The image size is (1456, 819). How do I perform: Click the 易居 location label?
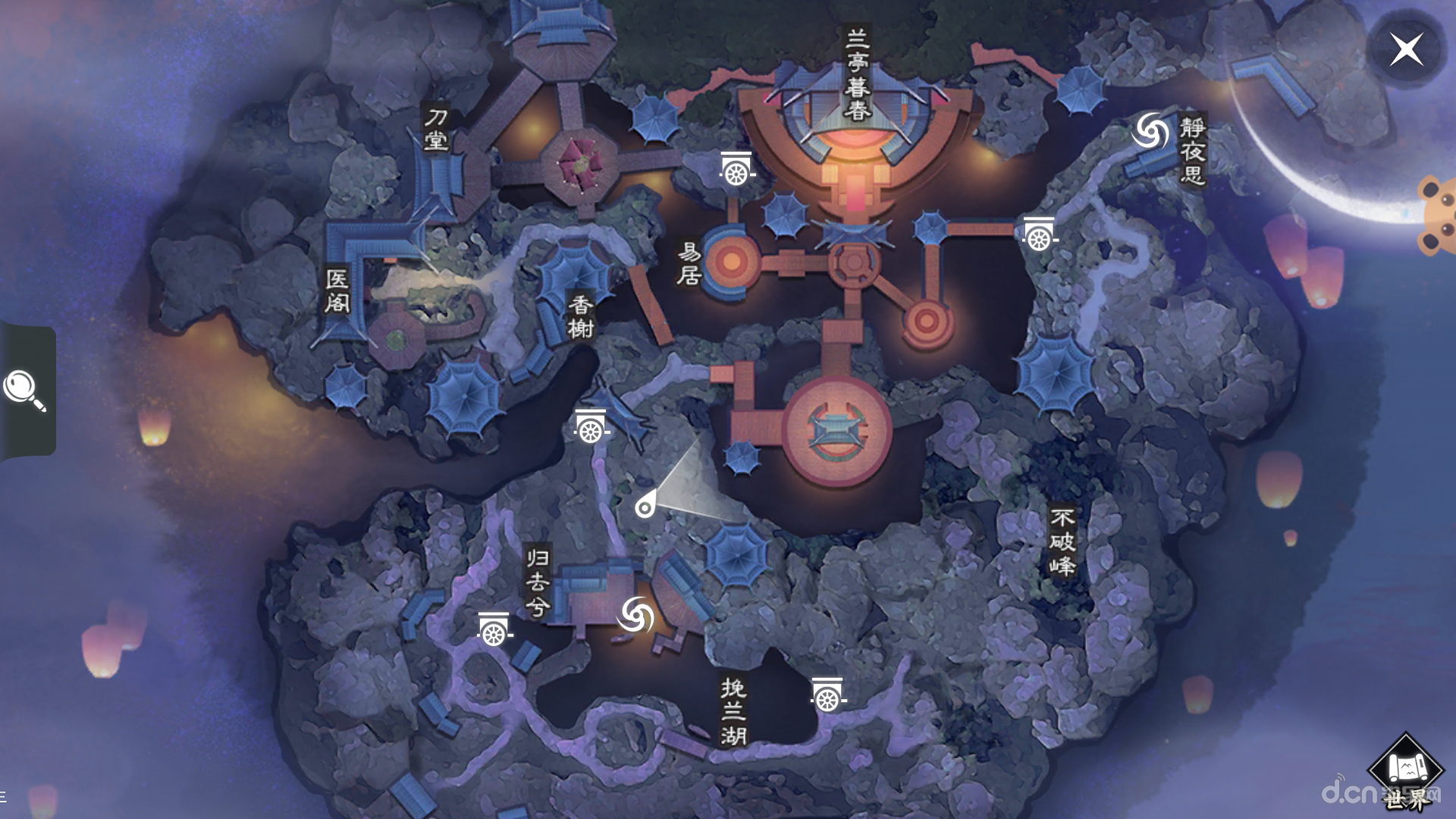click(689, 264)
